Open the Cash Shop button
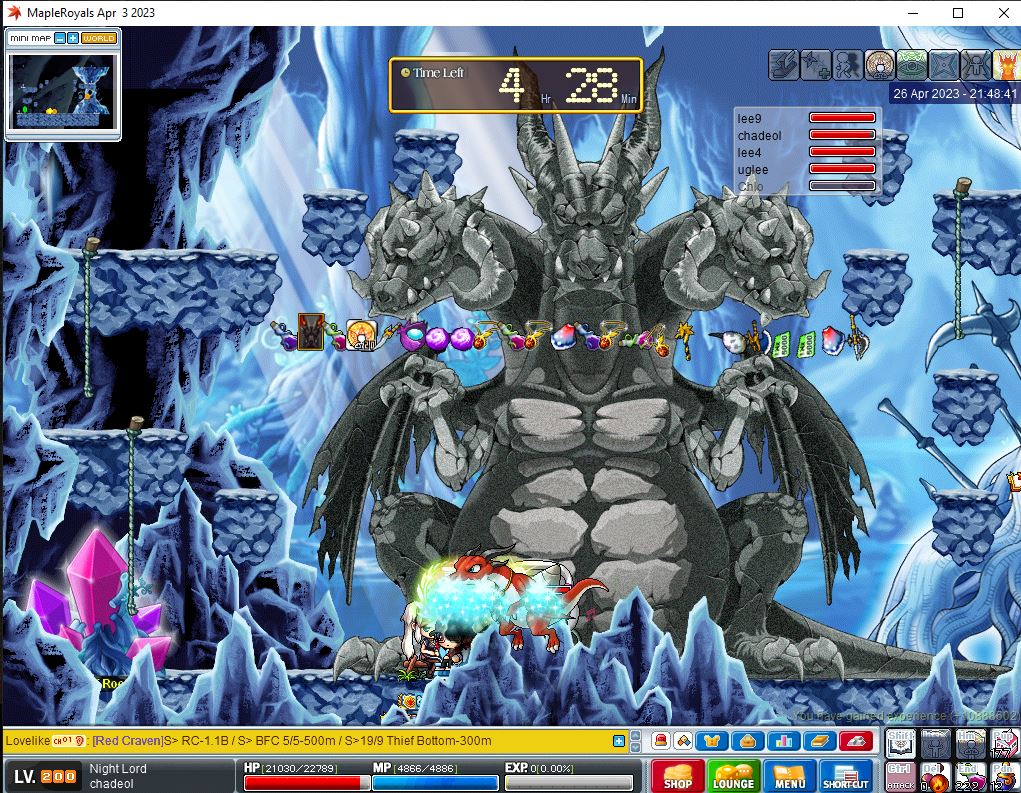The width and height of the screenshot is (1021, 793). [677, 777]
